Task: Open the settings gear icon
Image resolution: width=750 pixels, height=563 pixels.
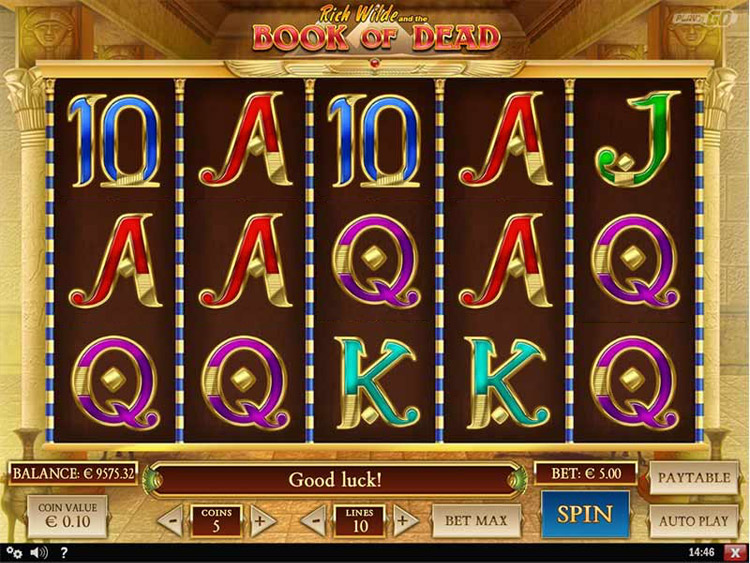Action: click(x=14, y=552)
